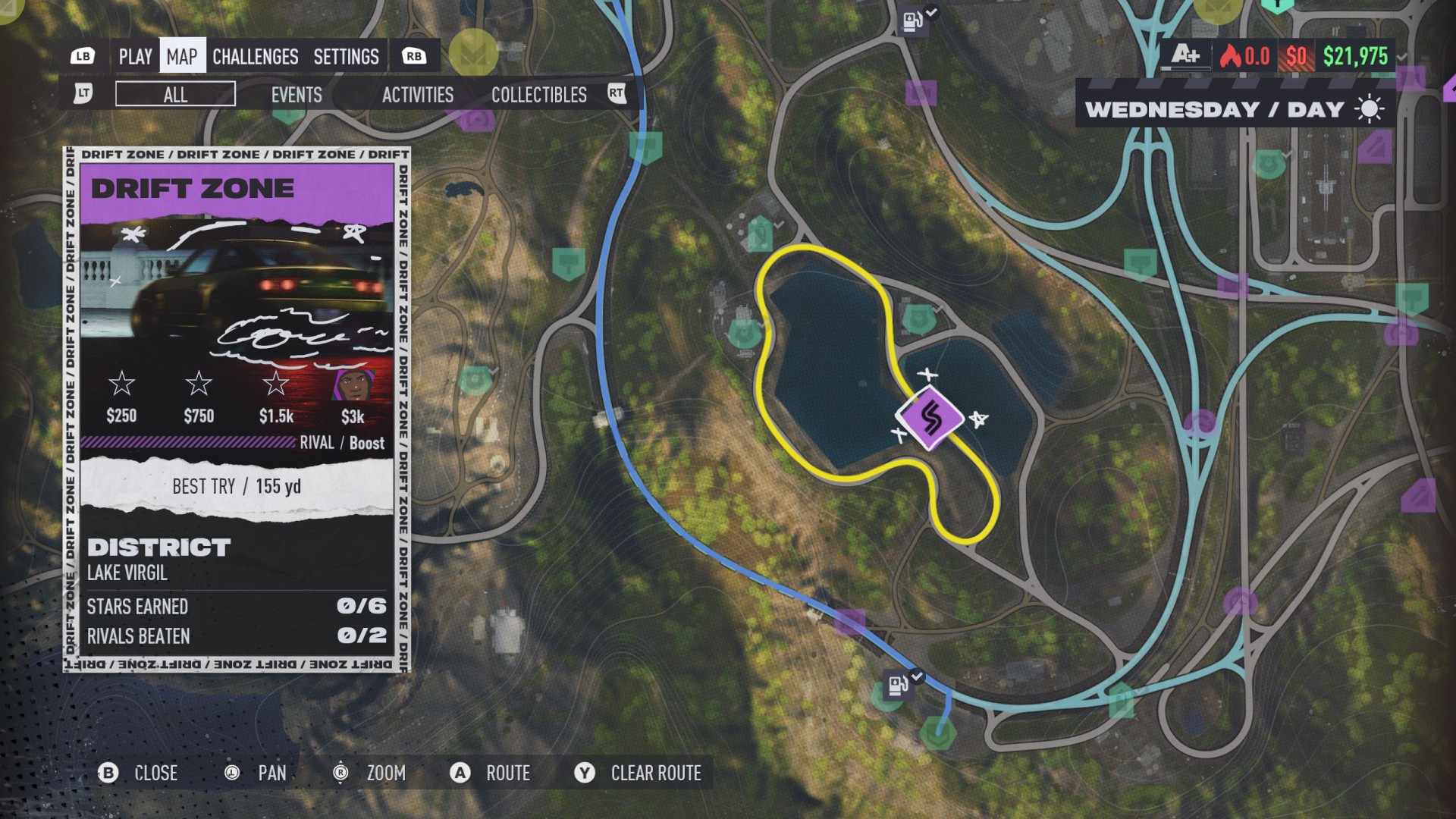This screenshot has height=819, width=1456.
Task: Select the purple drift zone map marker
Action: 930,418
